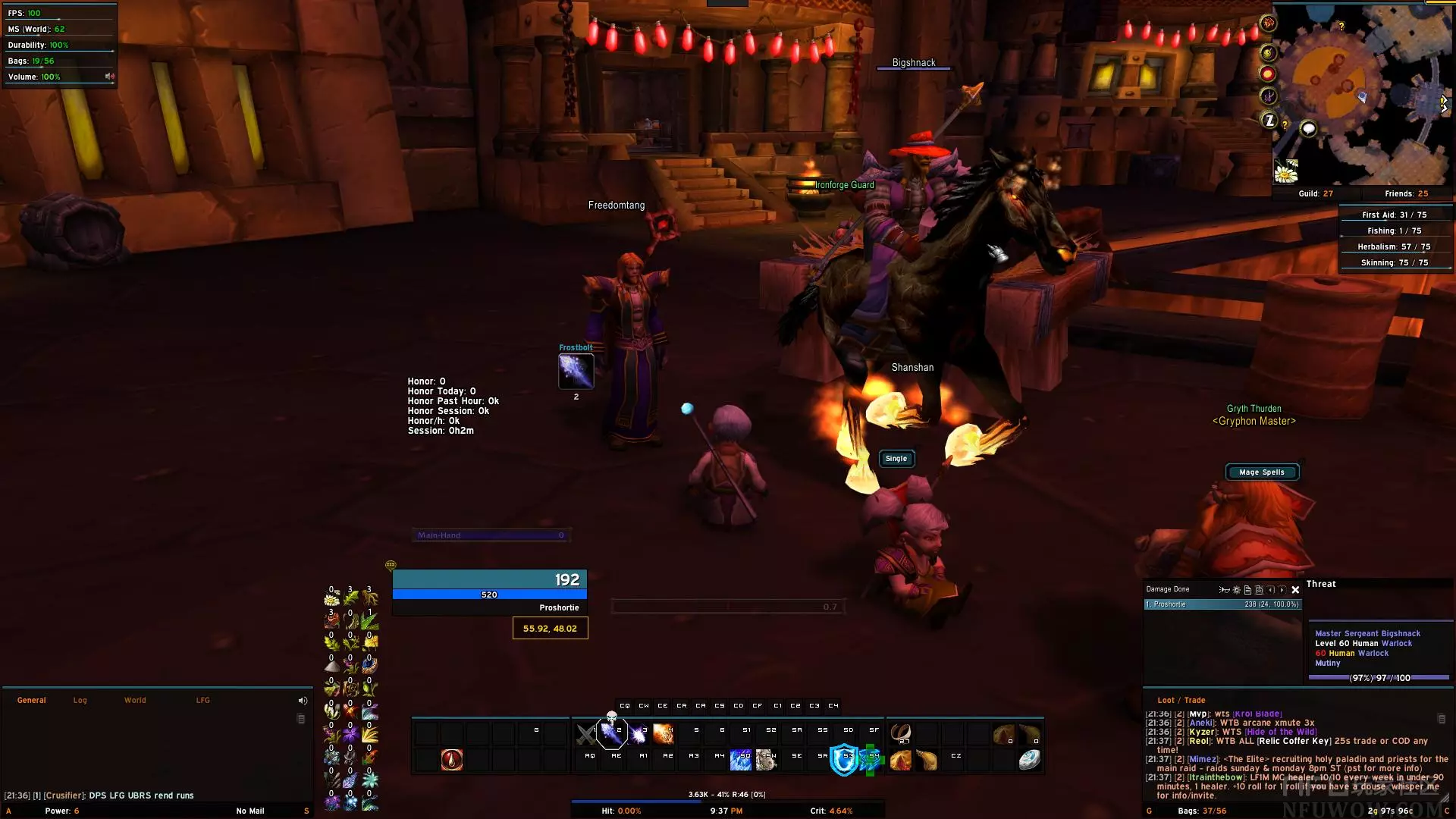1456x819 pixels.
Task: Open the damage meter settings gear
Action: (x=1236, y=589)
